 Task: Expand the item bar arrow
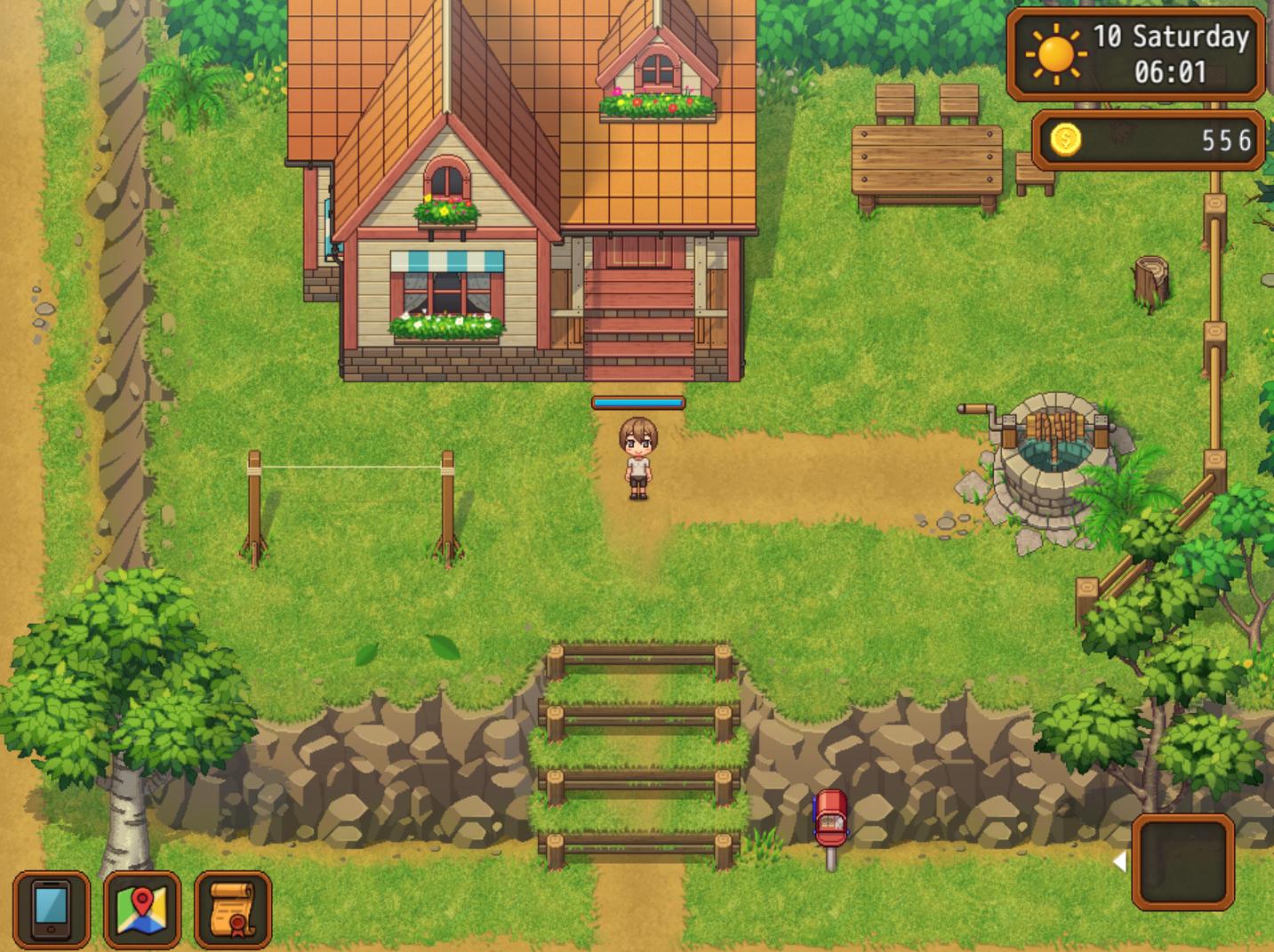tap(1119, 860)
